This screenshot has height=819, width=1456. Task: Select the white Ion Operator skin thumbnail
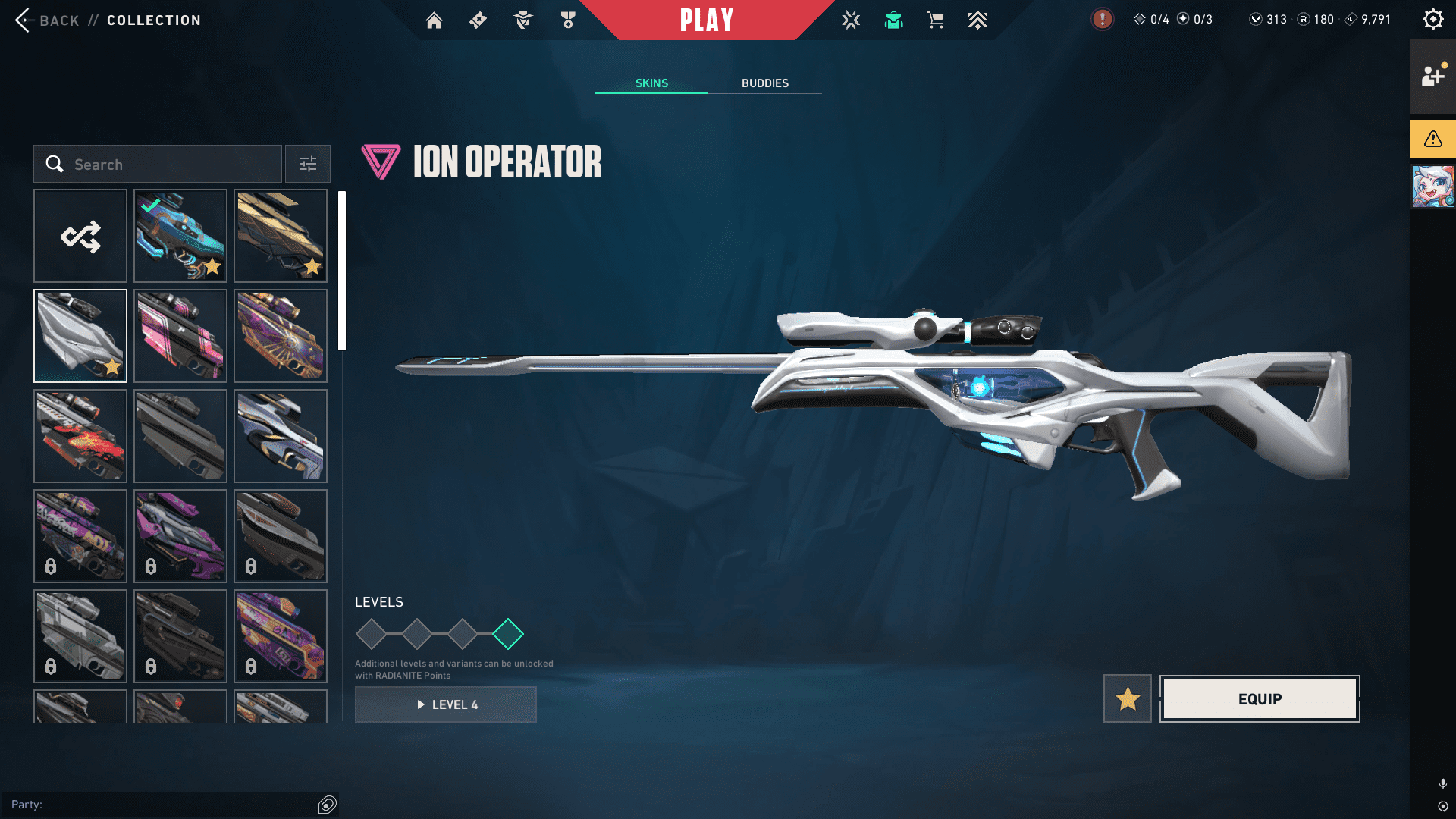click(x=80, y=336)
